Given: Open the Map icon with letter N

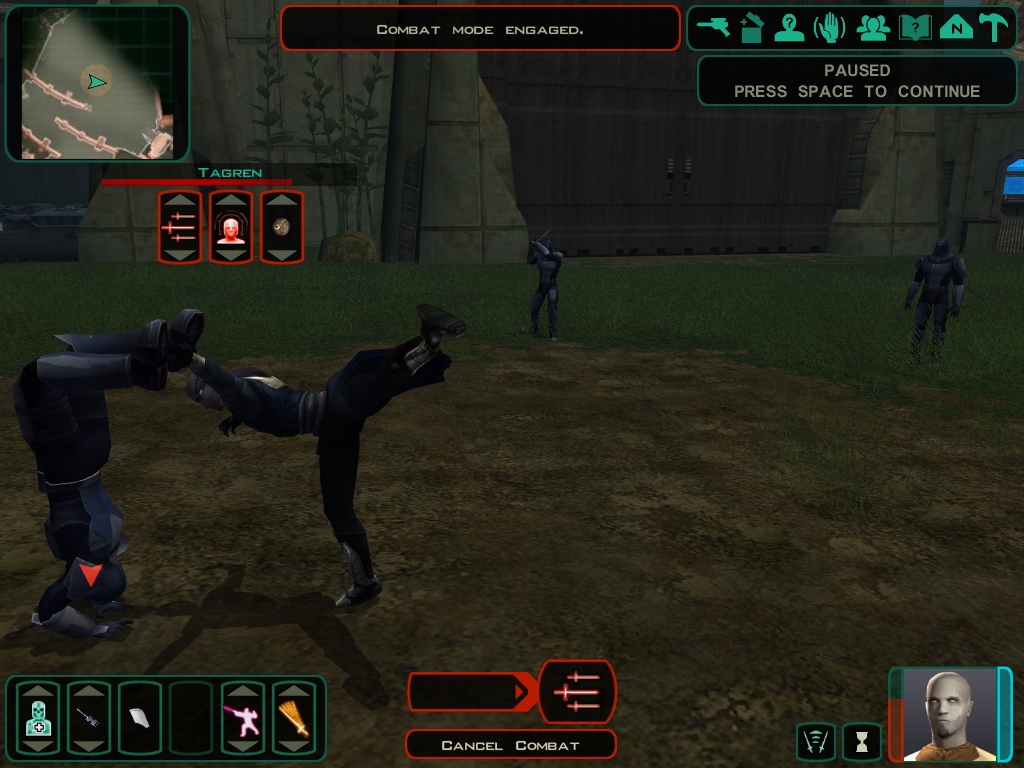Looking at the screenshot, I should point(956,27).
